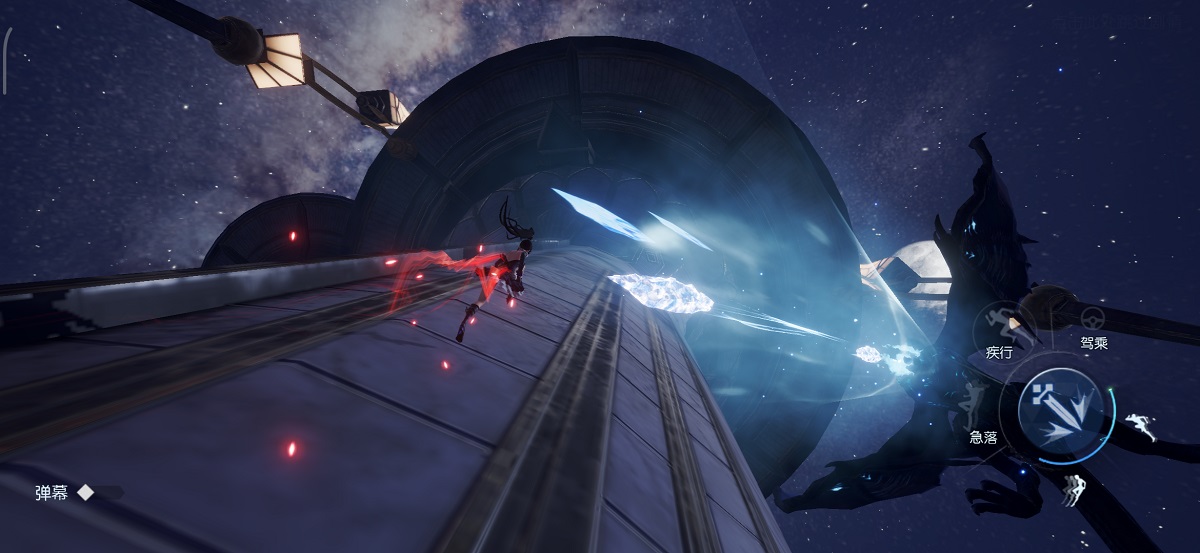Image resolution: width=1200 pixels, height=553 pixels.
Task: Tap the white running figure icon
Action: tap(1140, 424)
